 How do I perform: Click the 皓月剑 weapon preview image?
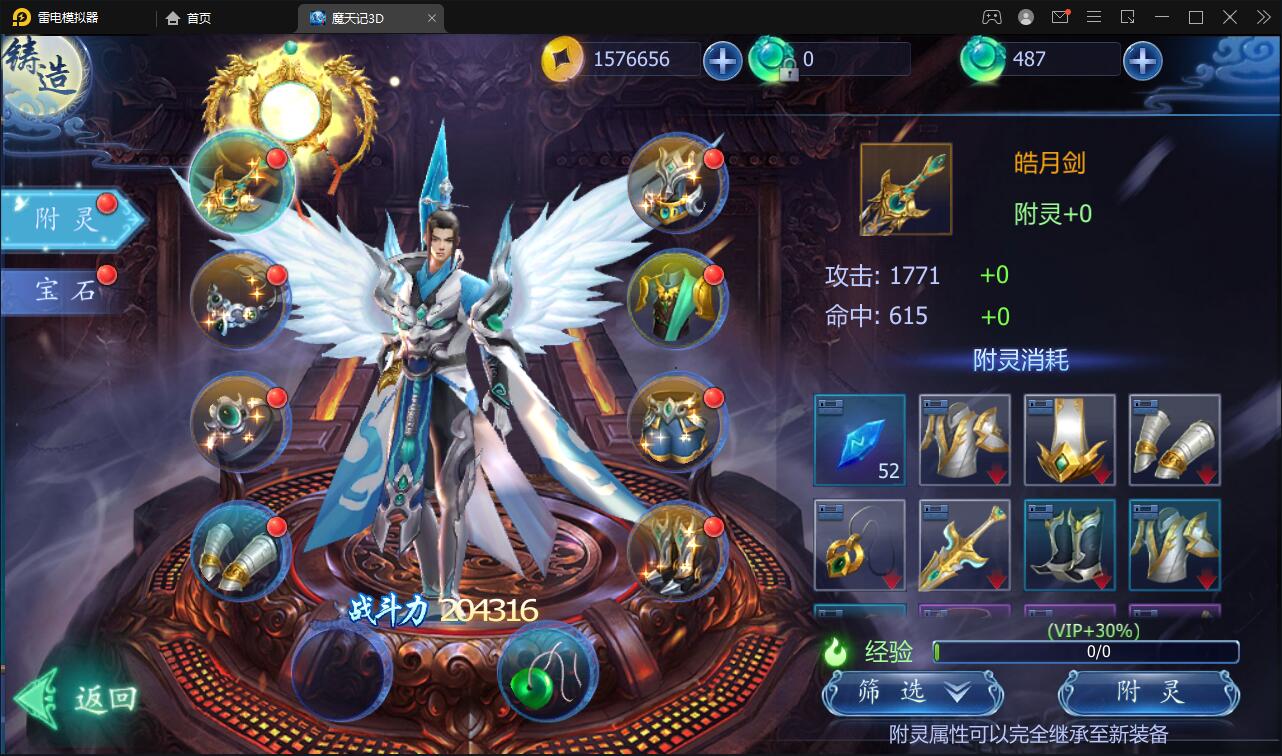903,188
